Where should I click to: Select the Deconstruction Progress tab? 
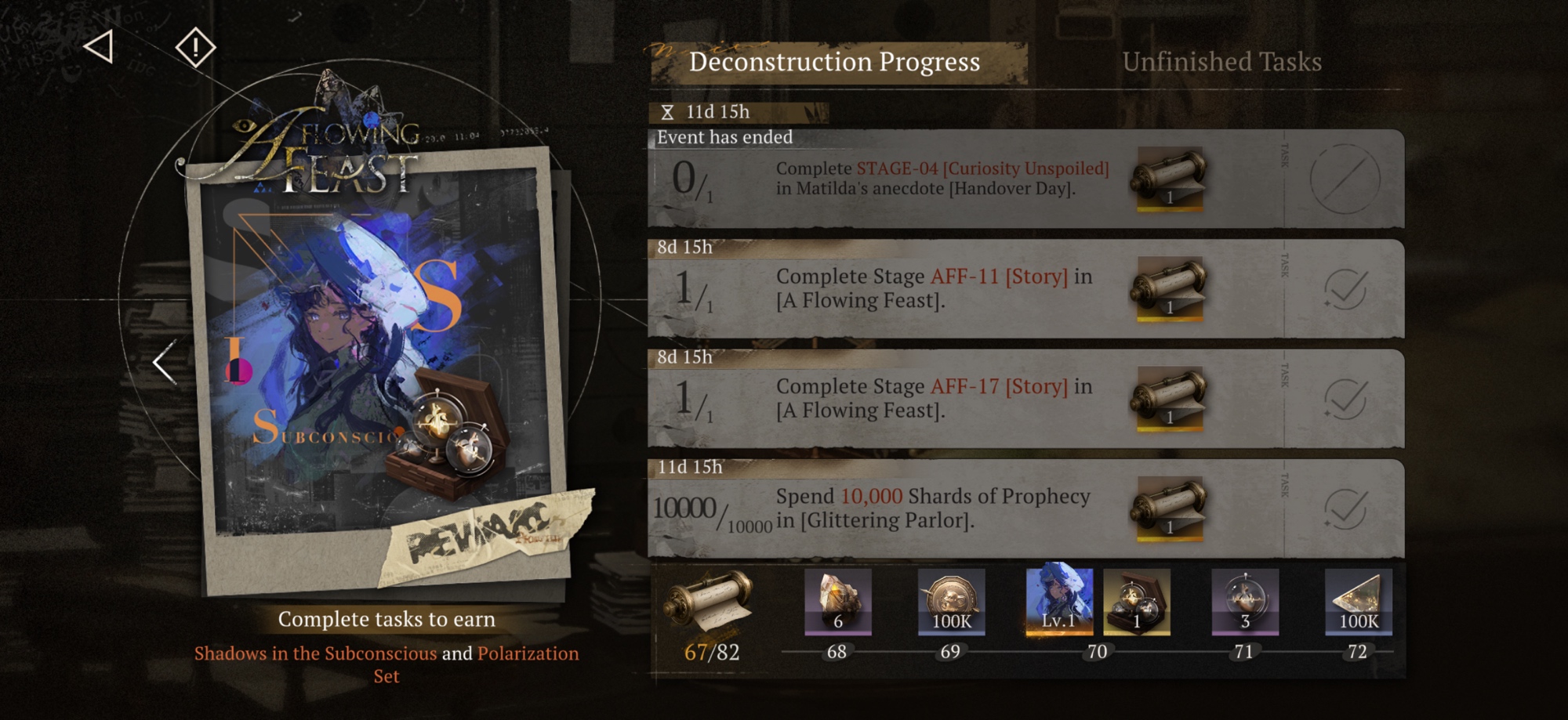834,62
